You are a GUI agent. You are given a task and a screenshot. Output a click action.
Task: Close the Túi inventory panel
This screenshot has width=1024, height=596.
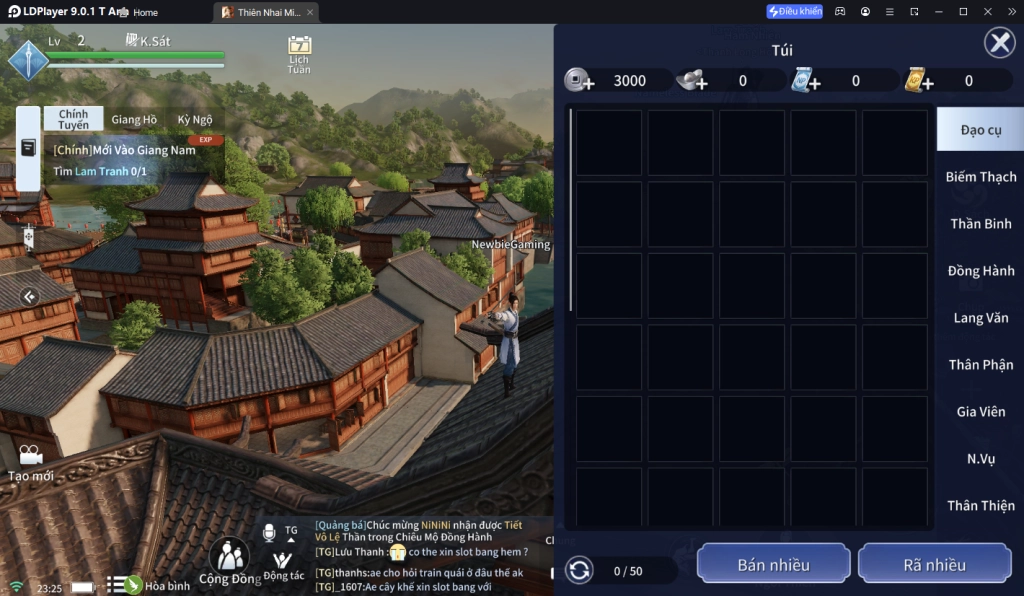click(x=999, y=43)
